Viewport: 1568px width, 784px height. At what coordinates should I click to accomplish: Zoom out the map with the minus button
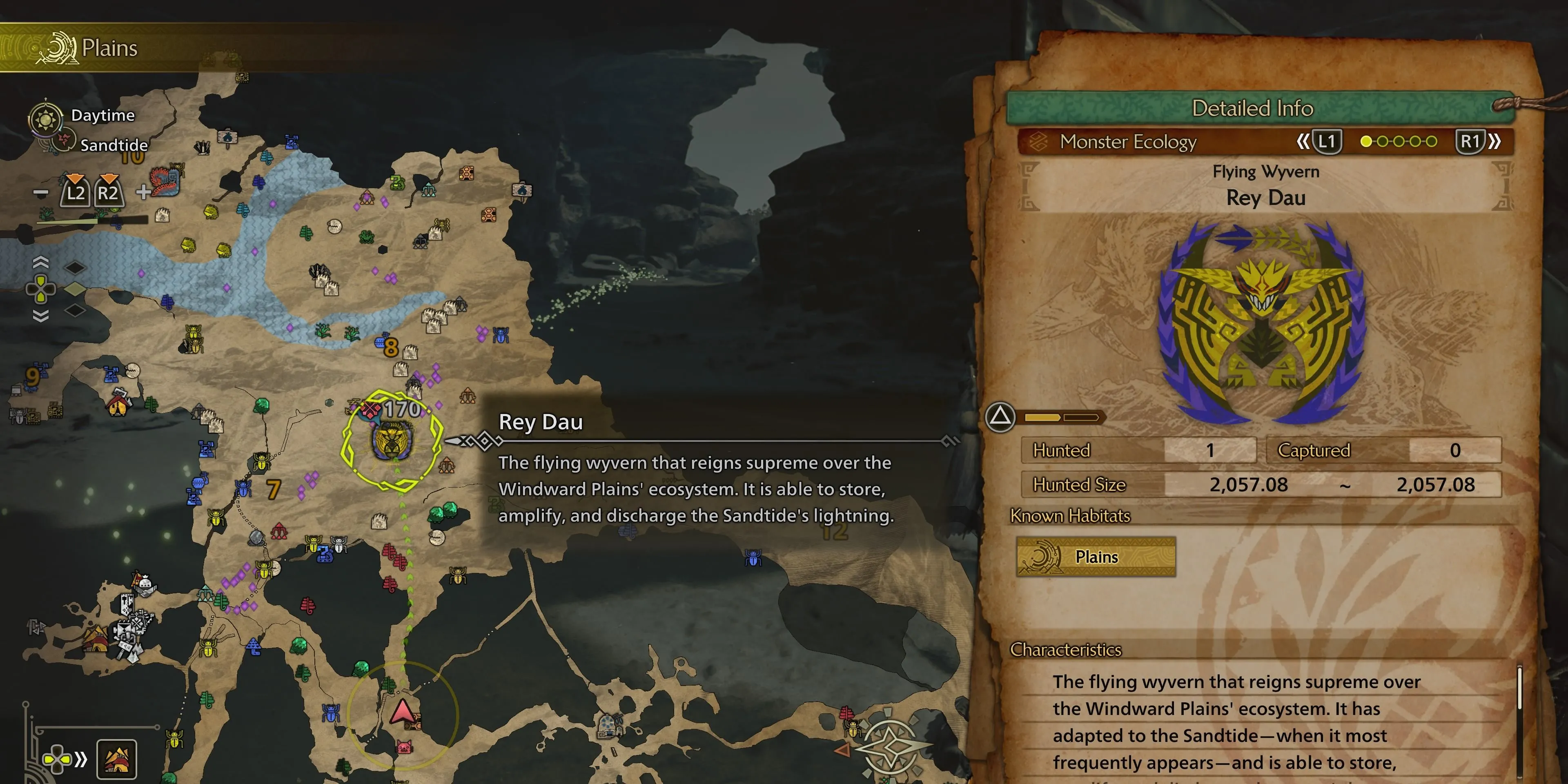(41, 193)
